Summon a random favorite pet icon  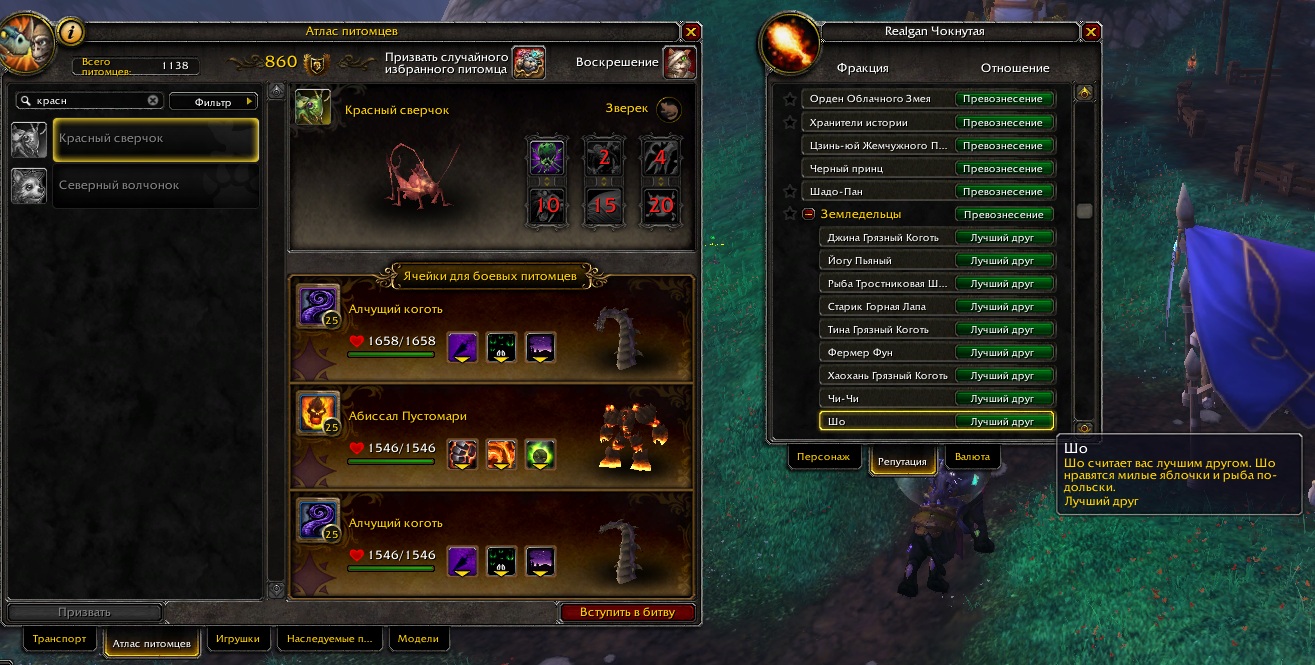point(527,62)
